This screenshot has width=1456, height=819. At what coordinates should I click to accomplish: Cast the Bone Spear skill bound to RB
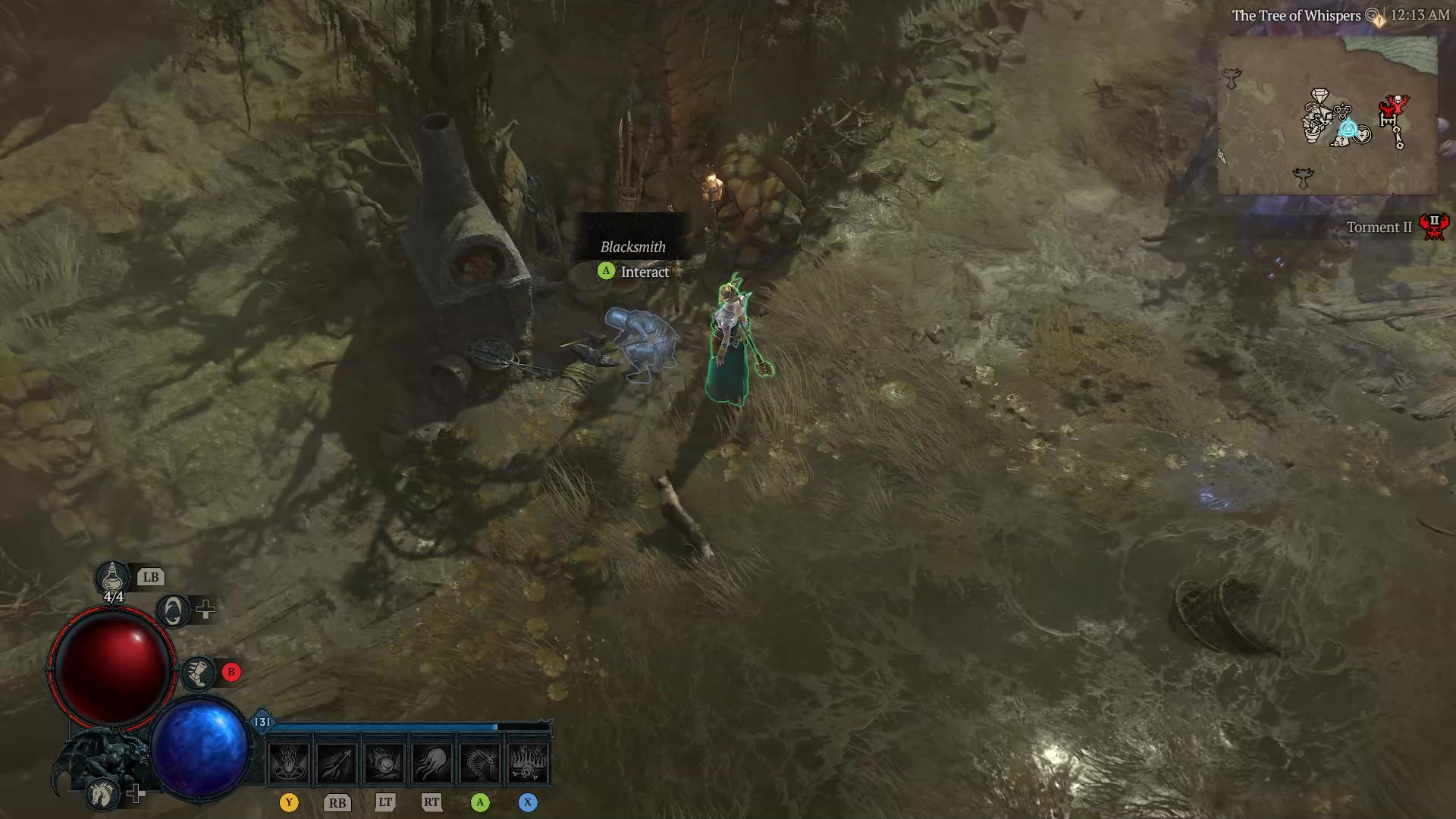tap(337, 764)
